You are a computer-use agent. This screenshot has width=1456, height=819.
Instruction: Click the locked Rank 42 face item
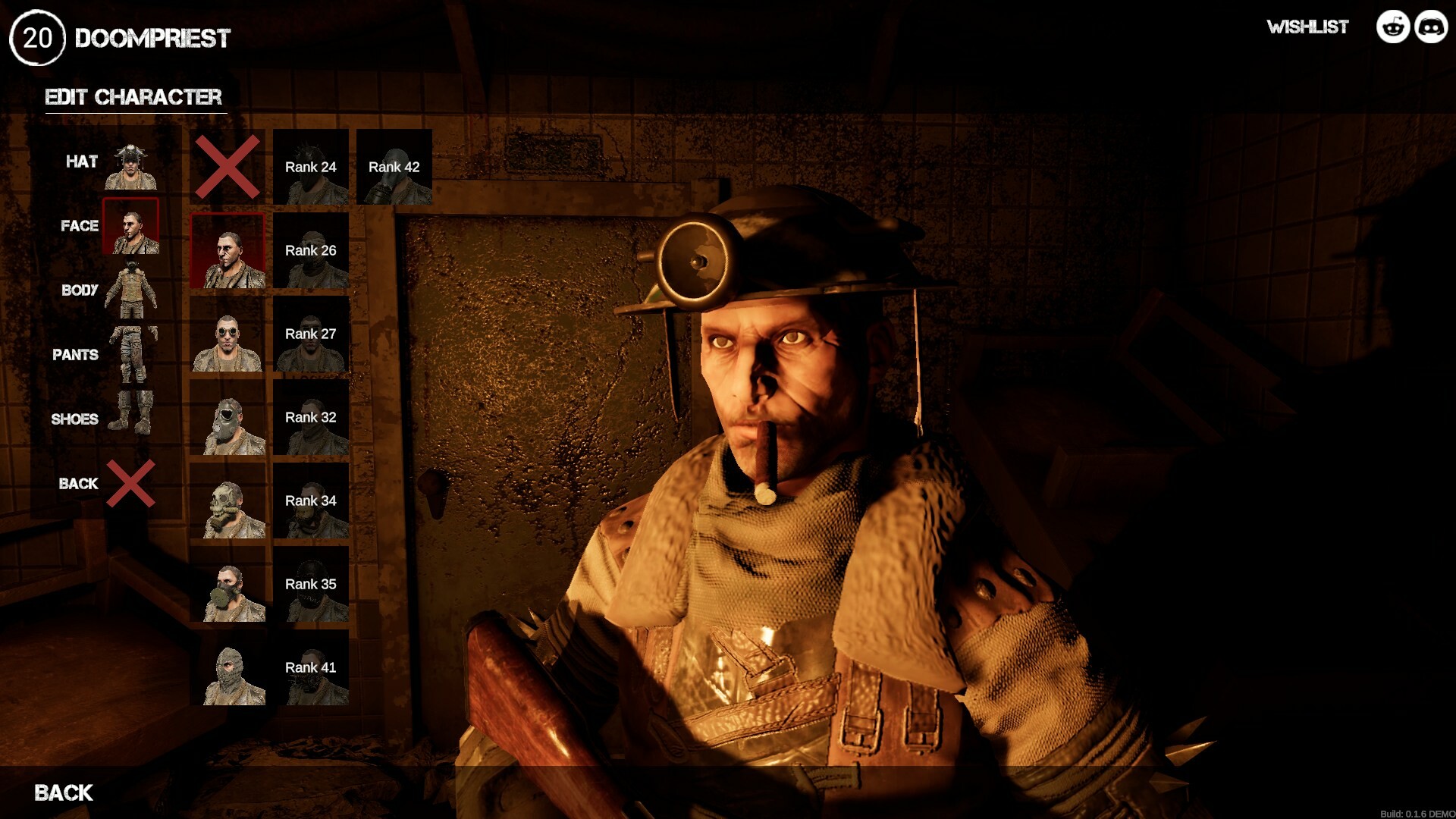(394, 167)
